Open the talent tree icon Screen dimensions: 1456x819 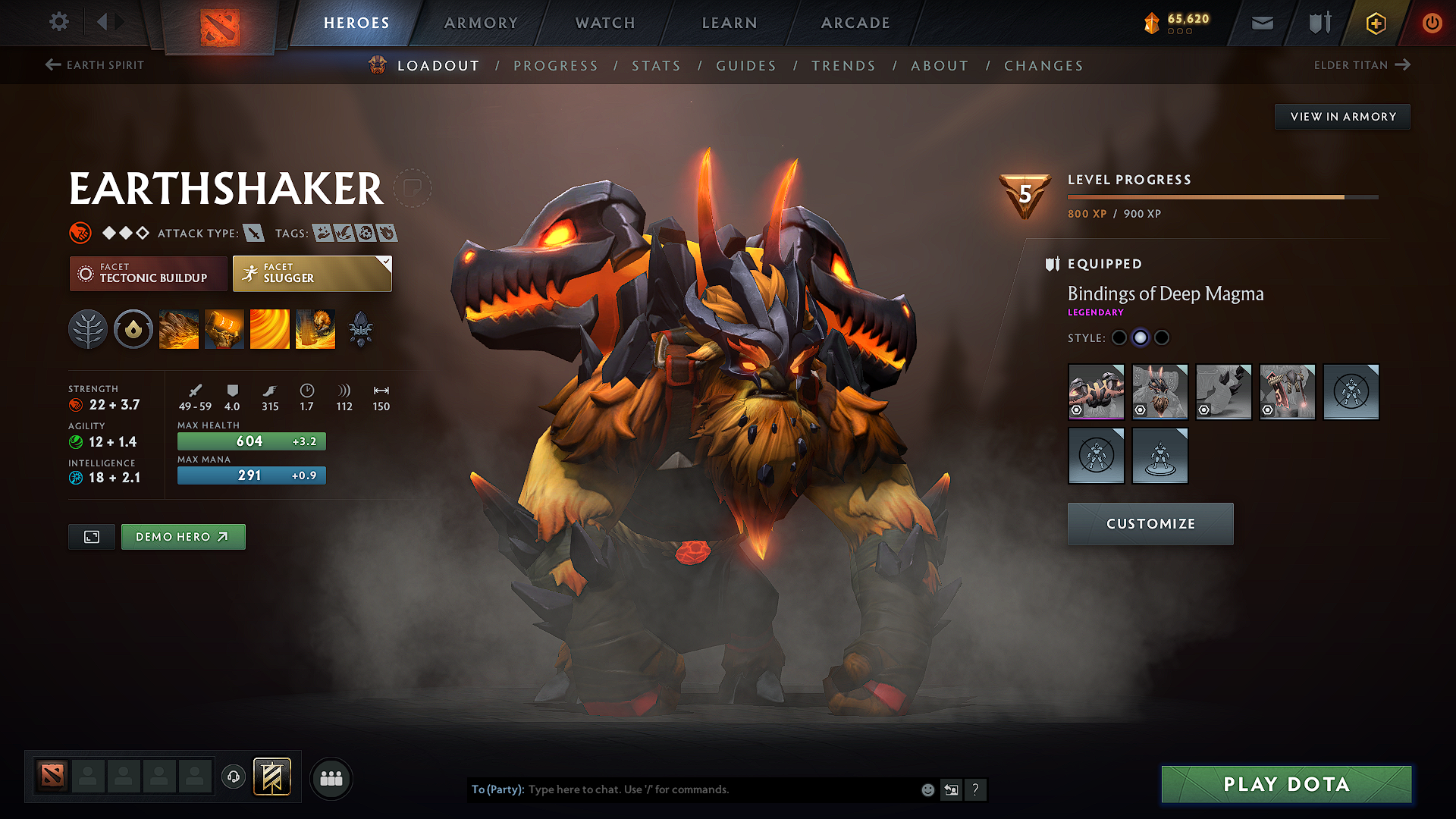coord(87,328)
